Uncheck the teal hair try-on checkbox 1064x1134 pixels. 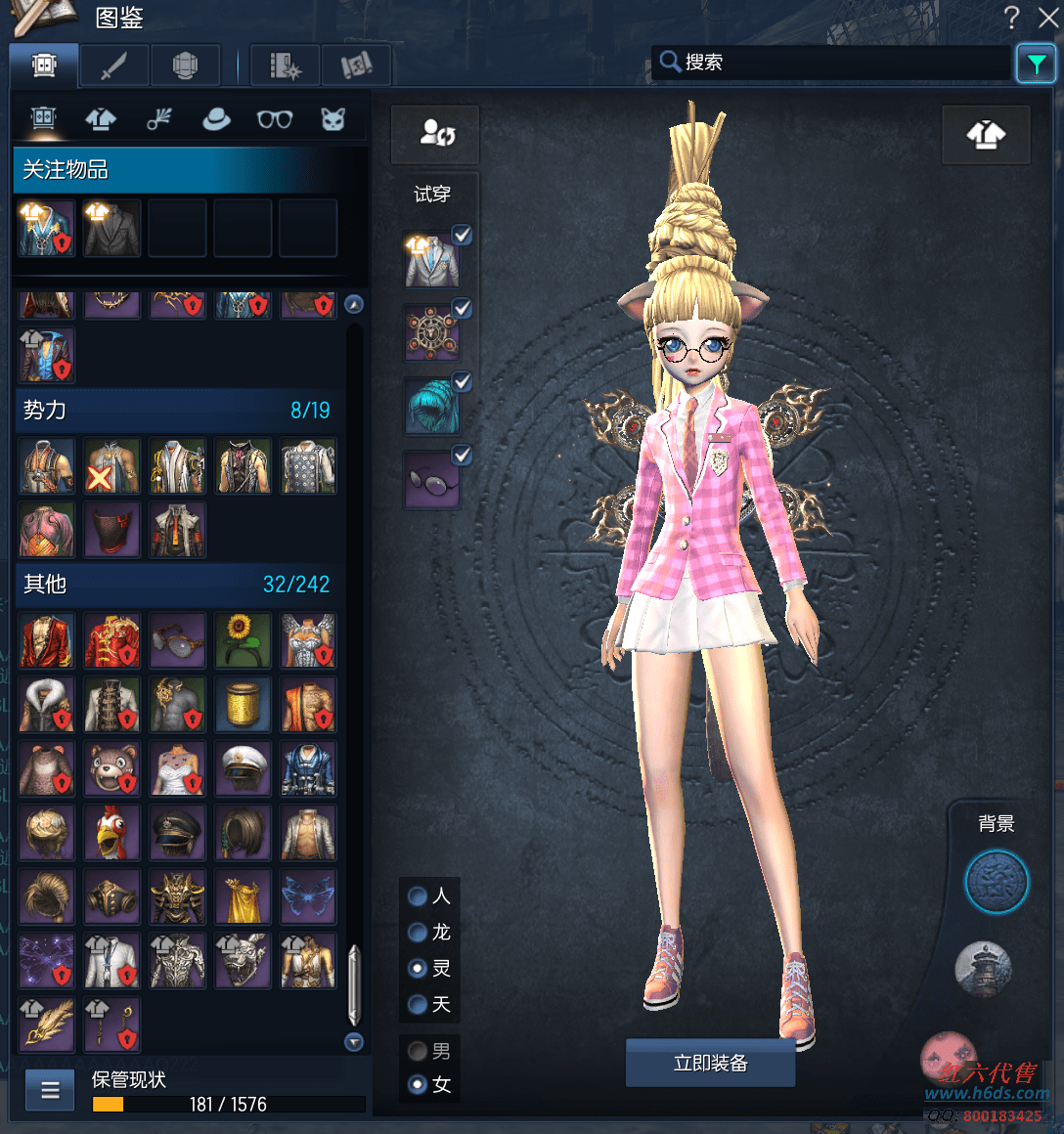[x=463, y=381]
